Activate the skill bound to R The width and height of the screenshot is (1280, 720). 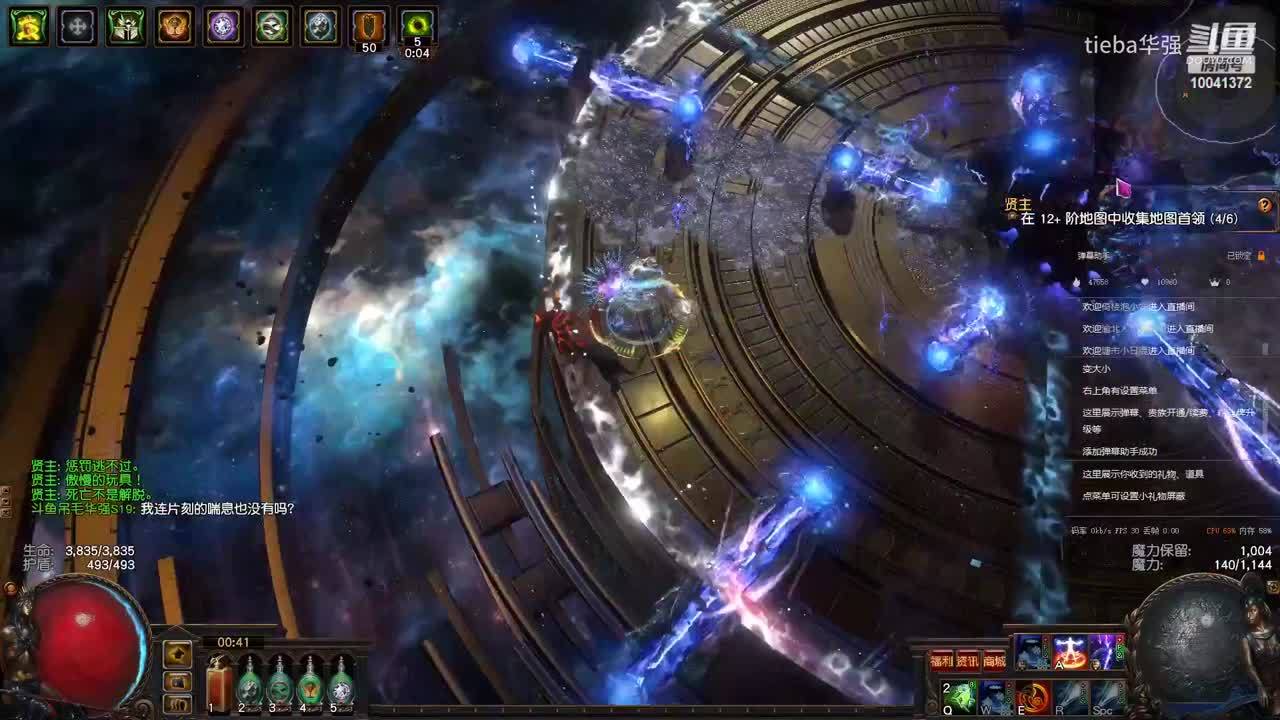click(x=1070, y=696)
